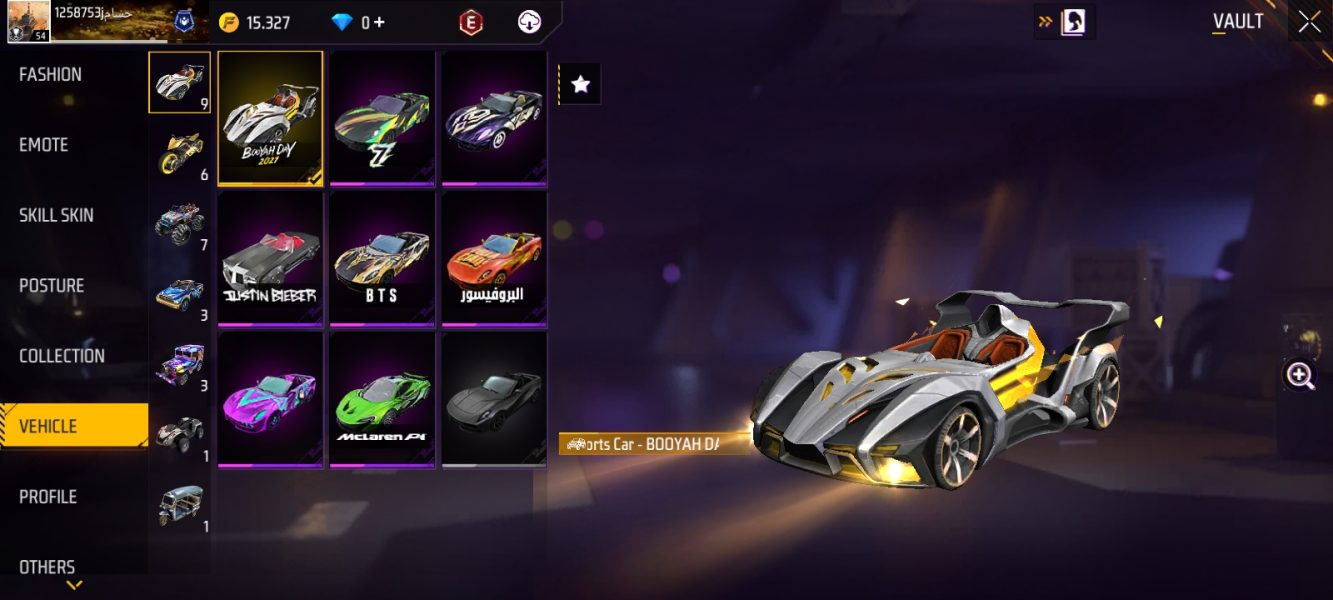1333x600 pixels.
Task: Choose the Booyah Day 2021 sports car skin
Action: pos(270,118)
